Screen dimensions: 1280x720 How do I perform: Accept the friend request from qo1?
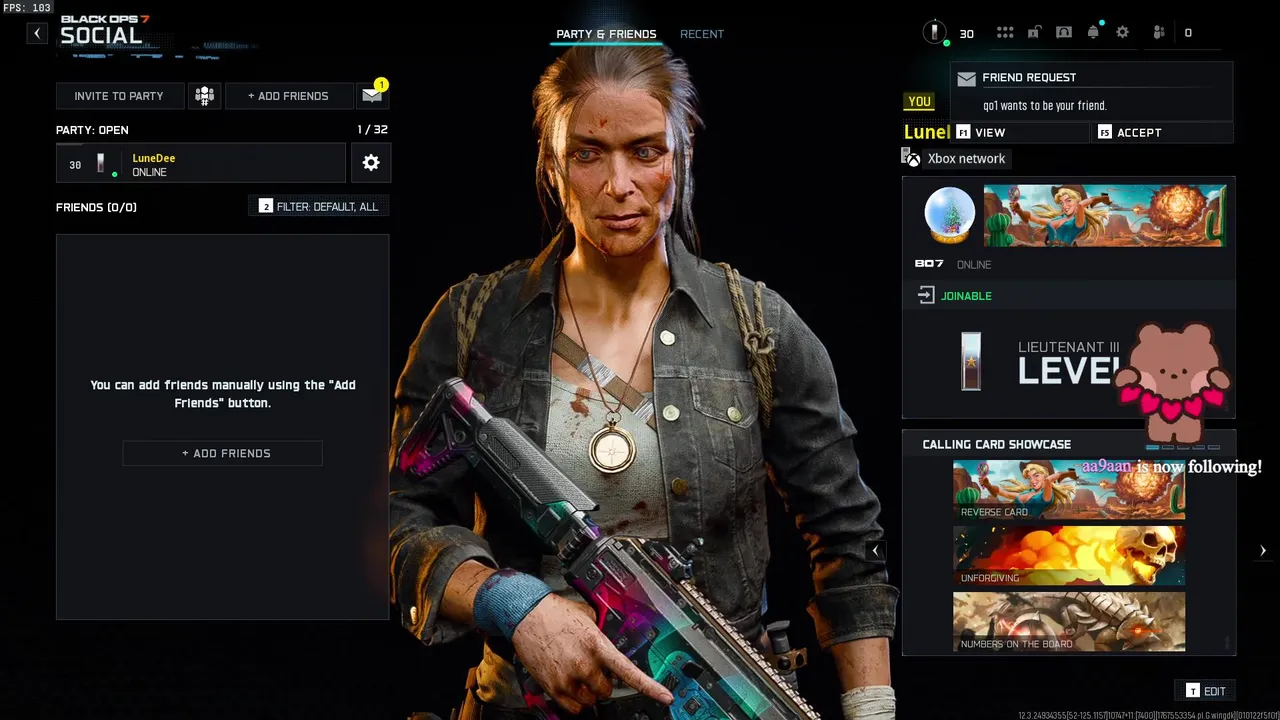[1161, 132]
